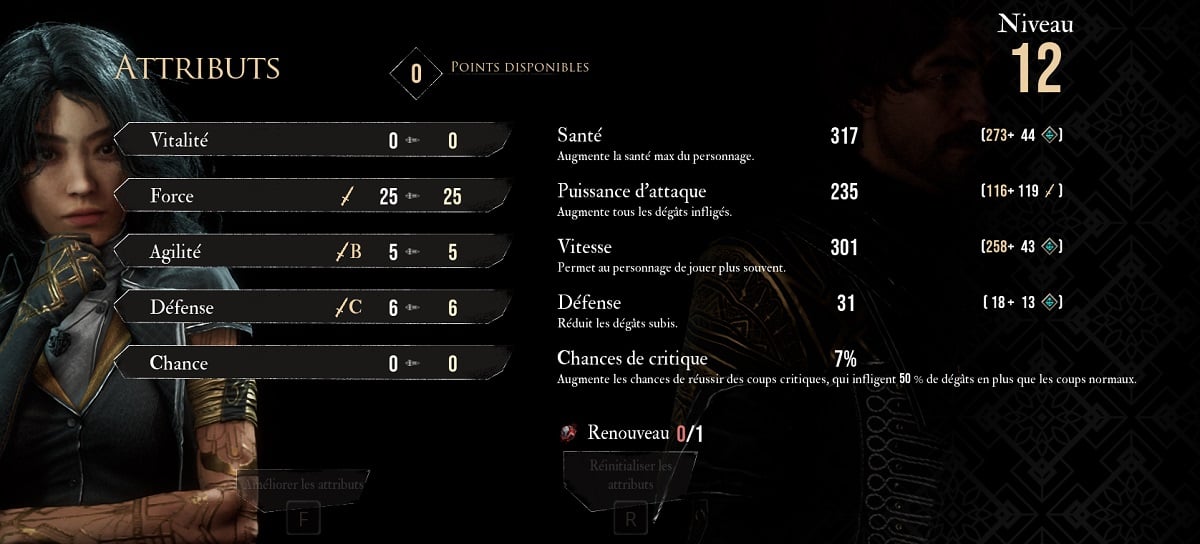The height and width of the screenshot is (544, 1200).
Task: Select the Vitalité attribute row
Action: pyautogui.click(x=313, y=140)
